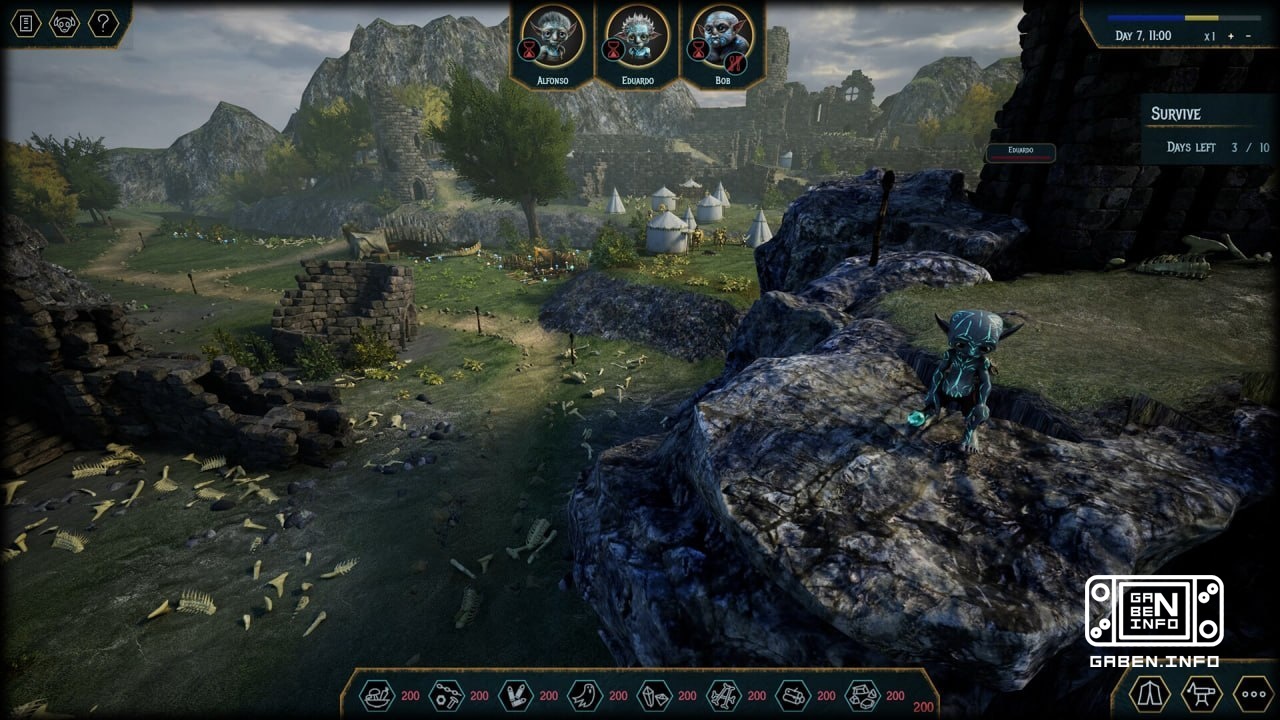Click the Eduardo name tag over the goblin
The width and height of the screenshot is (1280, 720).
tap(1020, 152)
